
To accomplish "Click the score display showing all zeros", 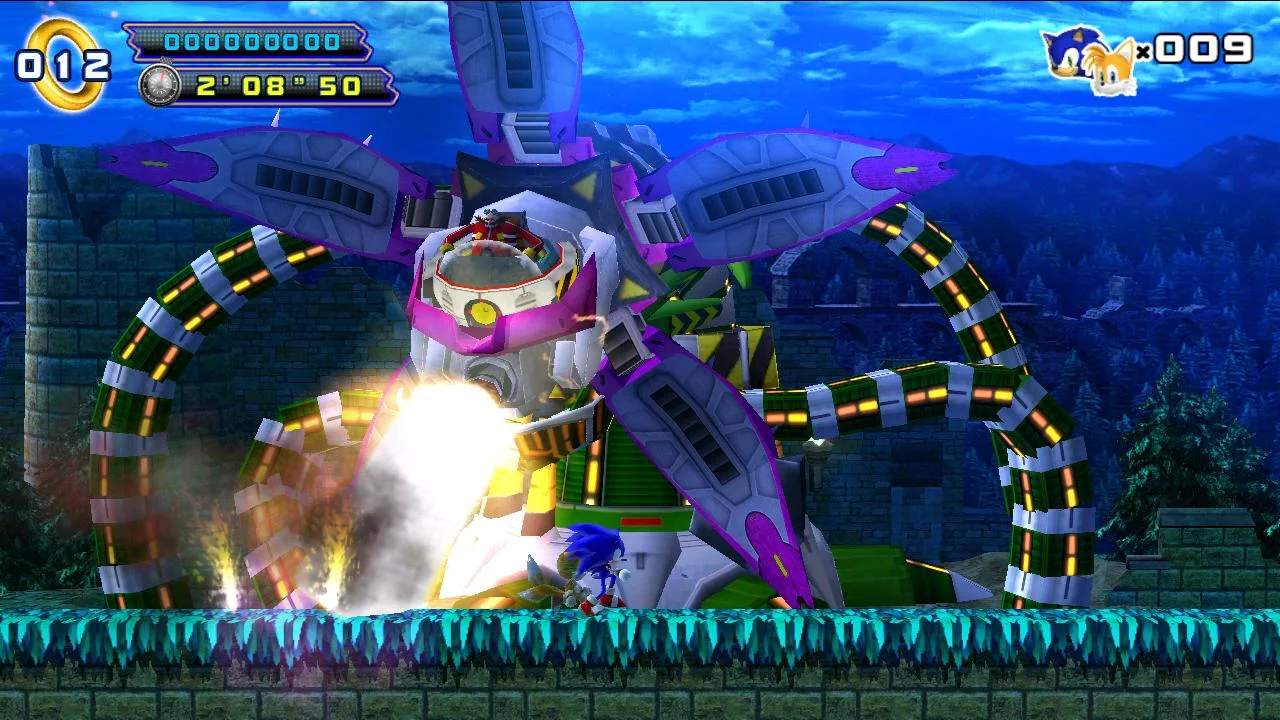I will pyautogui.click(x=252, y=42).
